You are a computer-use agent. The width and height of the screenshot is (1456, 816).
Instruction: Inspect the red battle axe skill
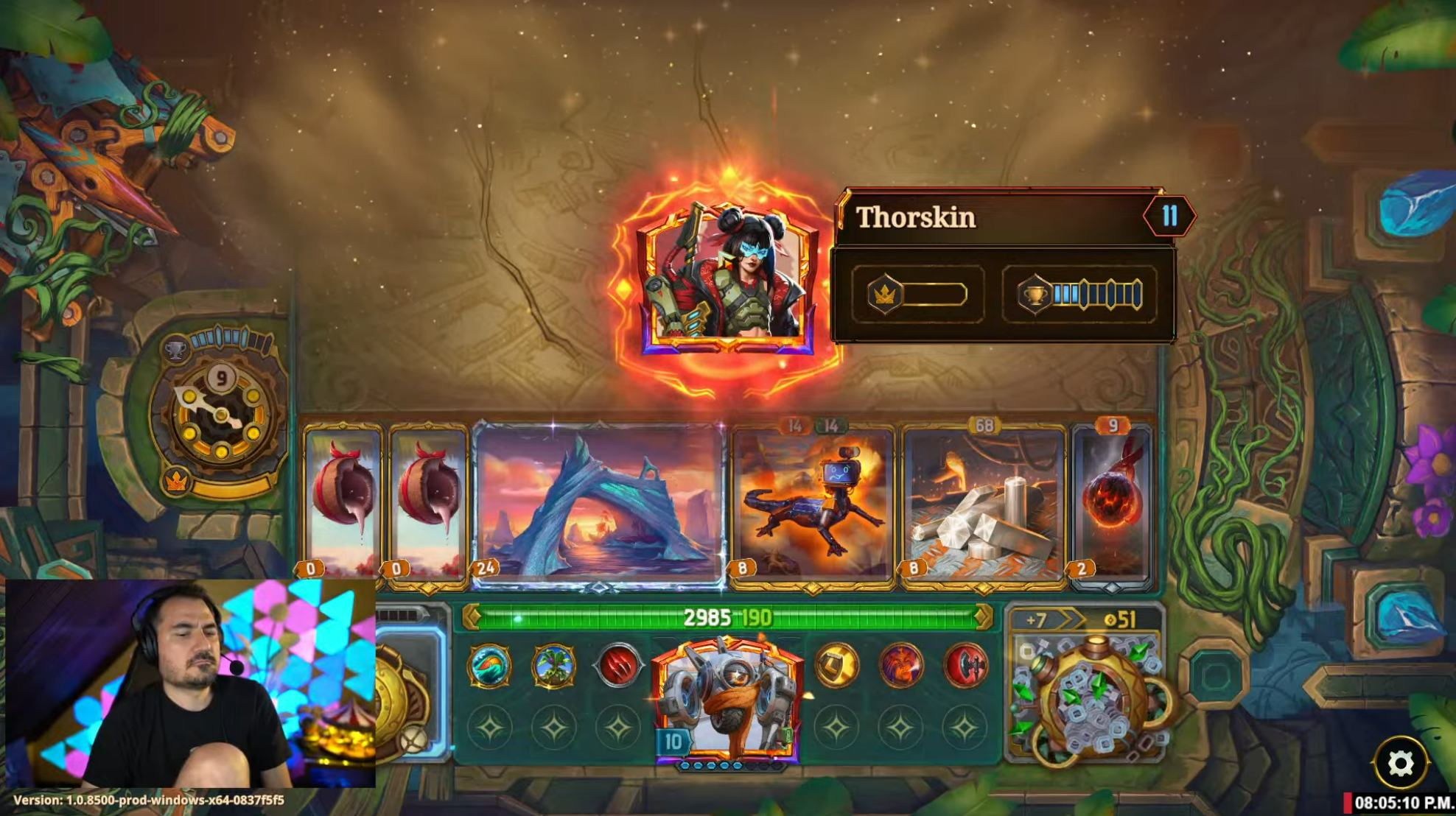pos(965,666)
